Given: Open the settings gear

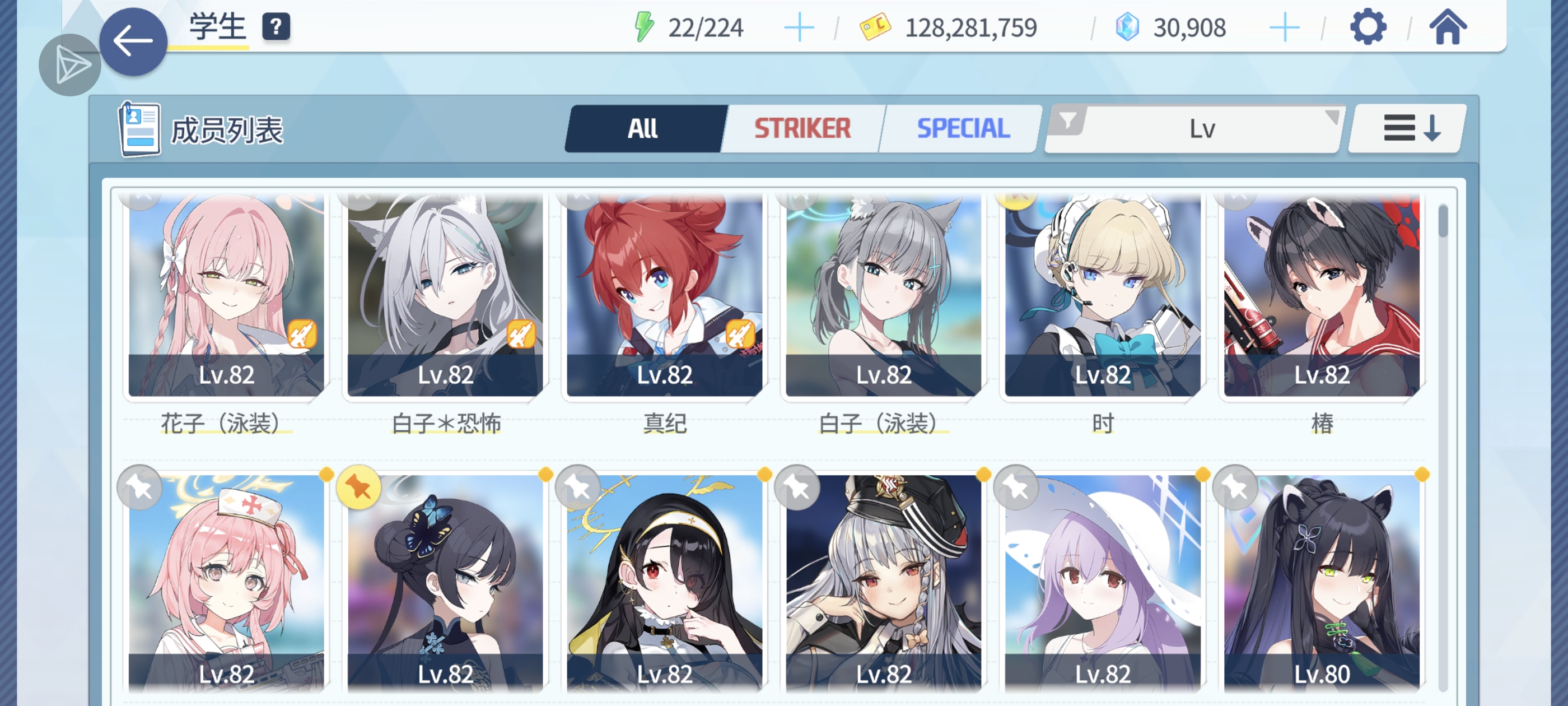Looking at the screenshot, I should tap(1368, 26).
